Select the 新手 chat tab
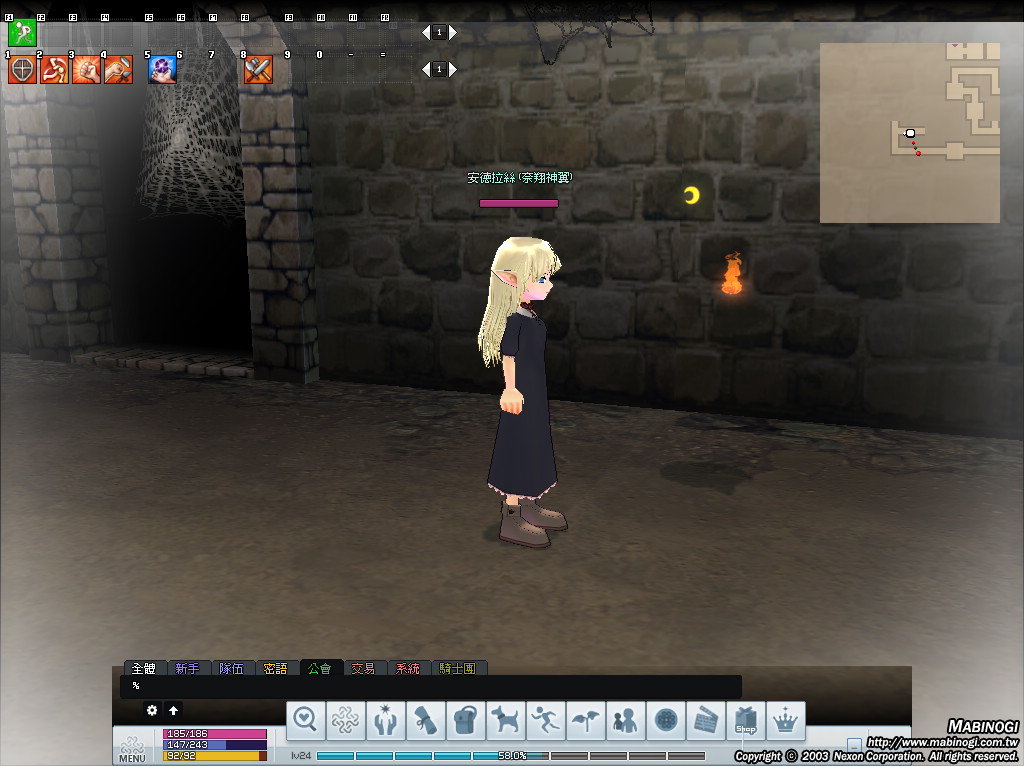The height and width of the screenshot is (766, 1024). coord(187,668)
